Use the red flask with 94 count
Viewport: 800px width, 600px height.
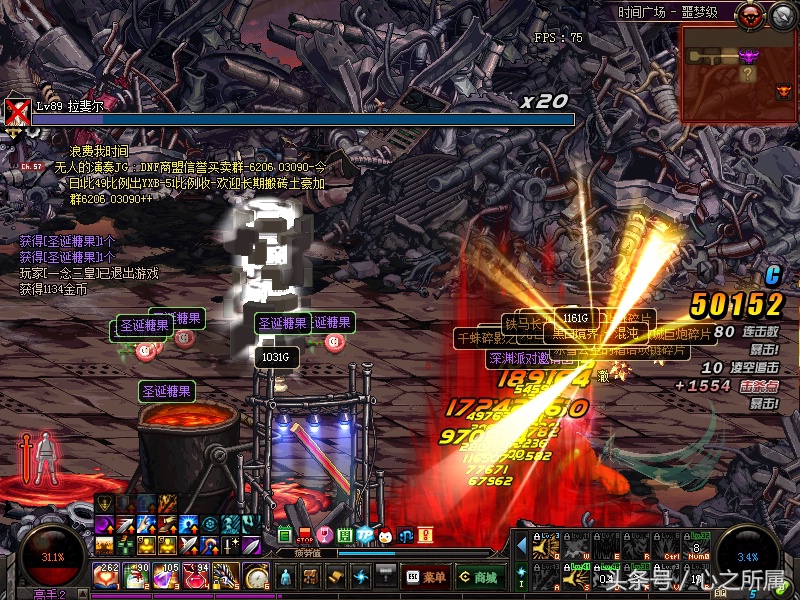coord(197,576)
